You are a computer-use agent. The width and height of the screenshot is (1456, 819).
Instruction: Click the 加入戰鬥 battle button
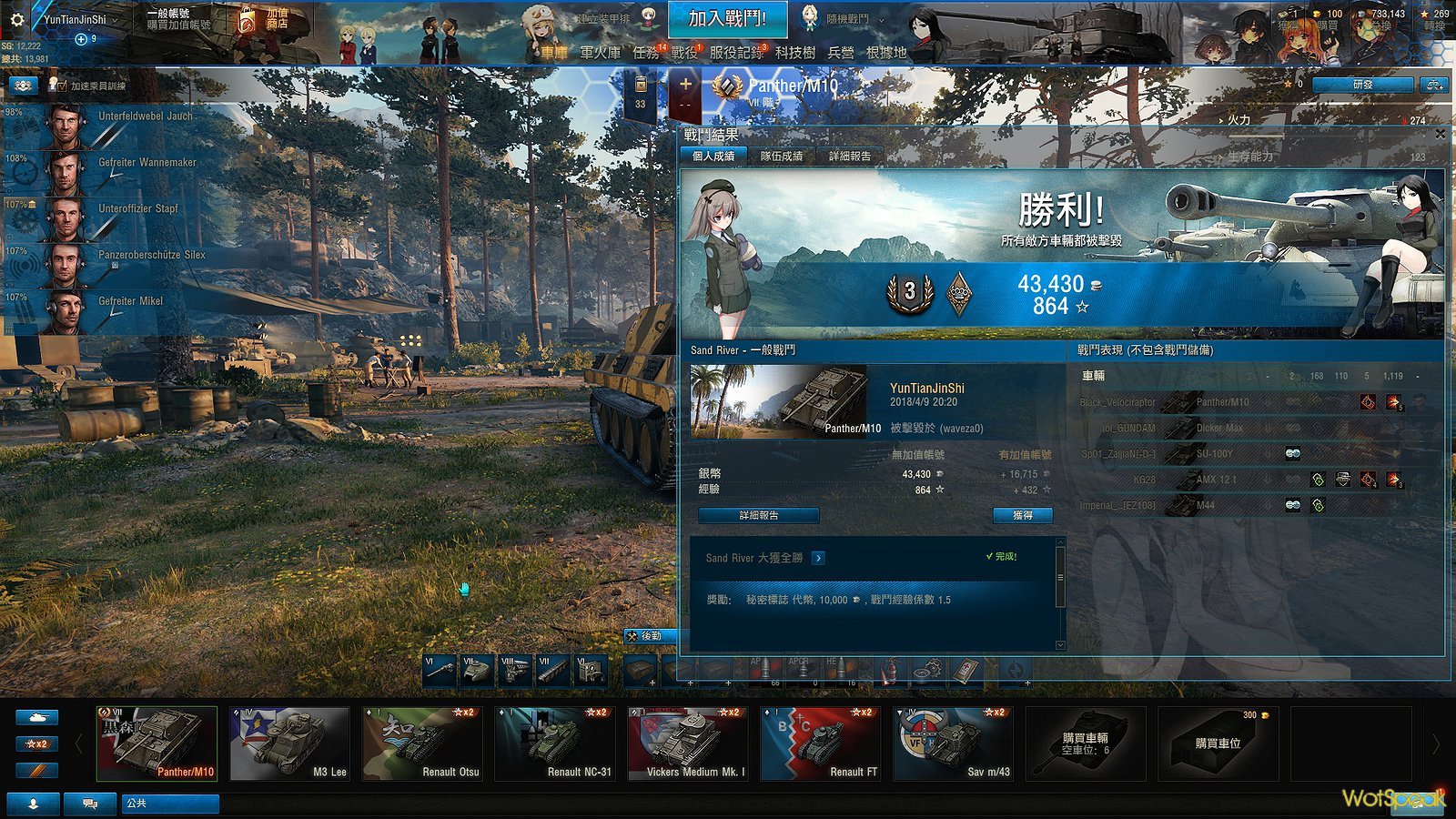(726, 19)
